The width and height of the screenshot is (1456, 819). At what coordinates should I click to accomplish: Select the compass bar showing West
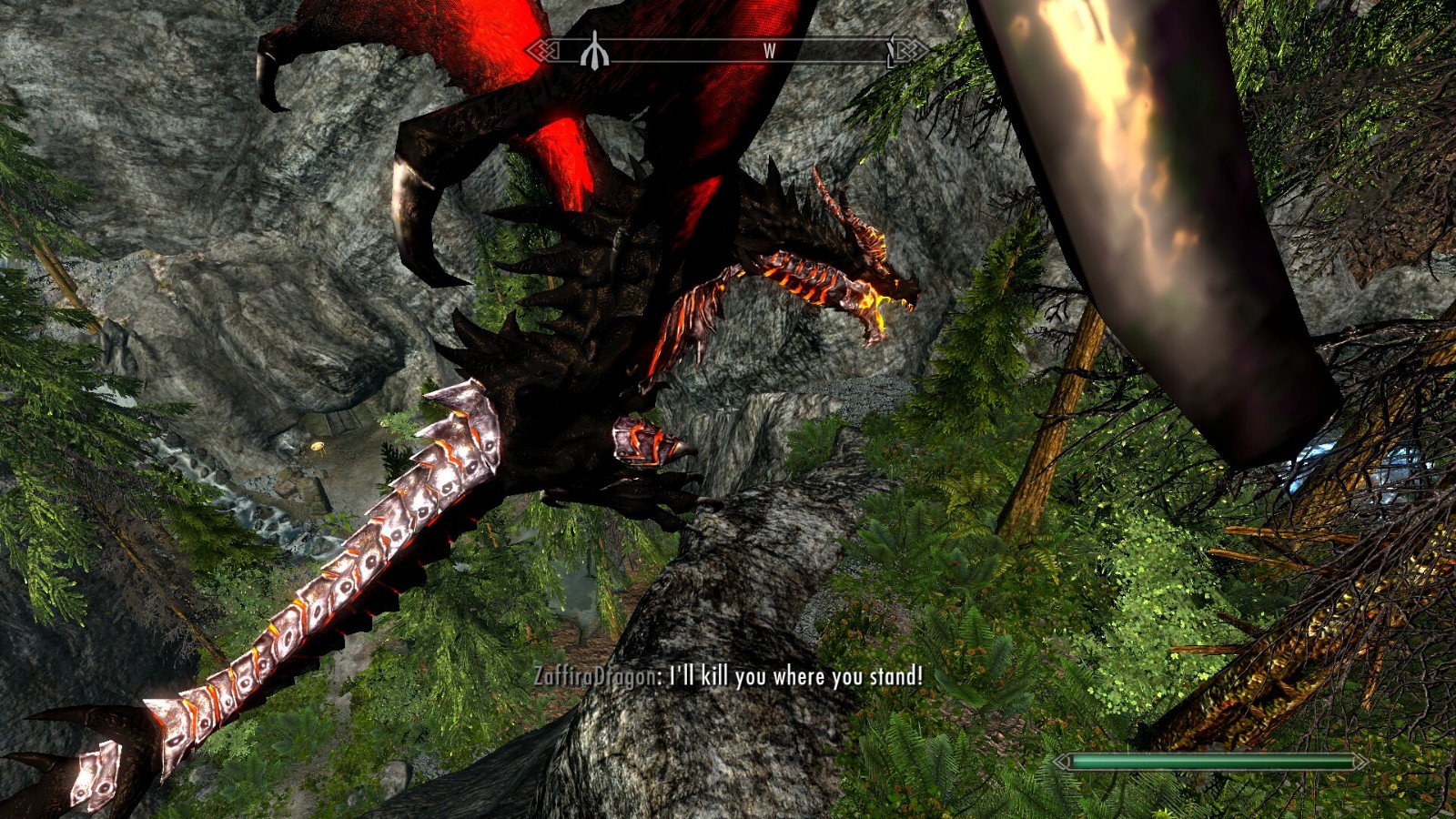tap(728, 51)
